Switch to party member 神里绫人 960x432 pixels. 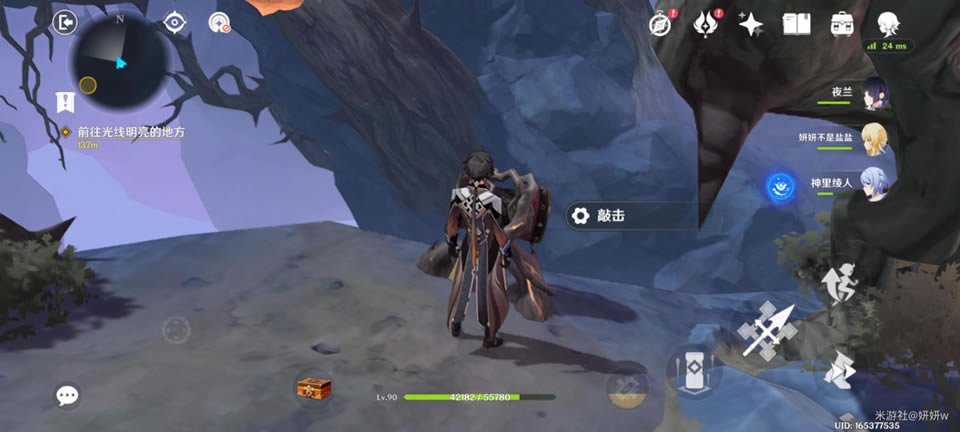(x=874, y=184)
